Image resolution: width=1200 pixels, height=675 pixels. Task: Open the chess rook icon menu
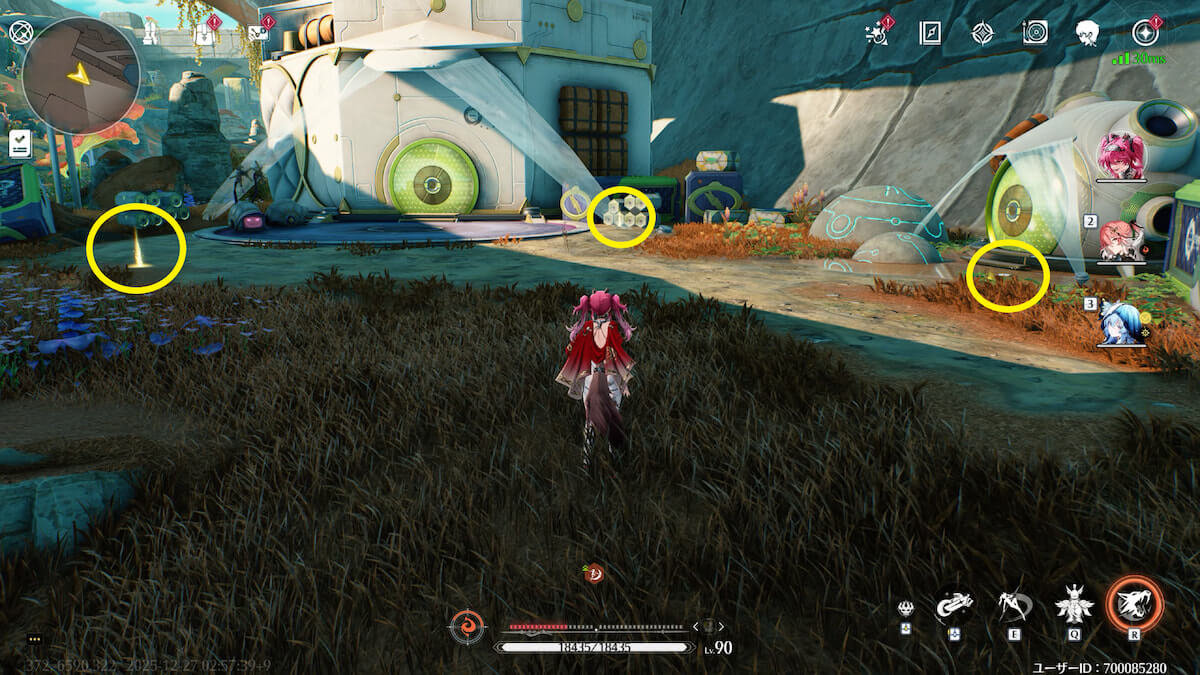(x=150, y=32)
